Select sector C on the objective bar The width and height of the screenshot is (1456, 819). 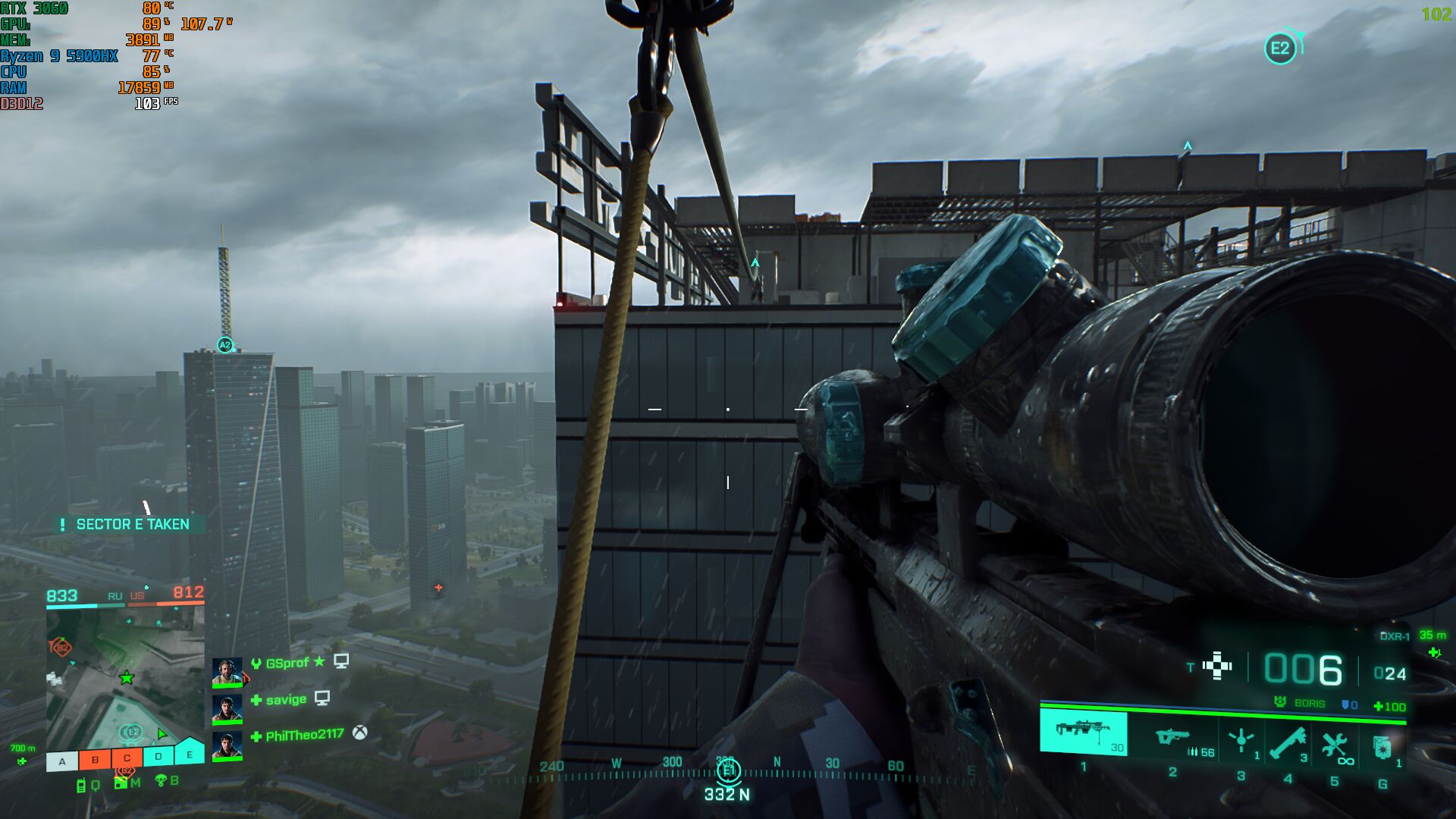127,758
